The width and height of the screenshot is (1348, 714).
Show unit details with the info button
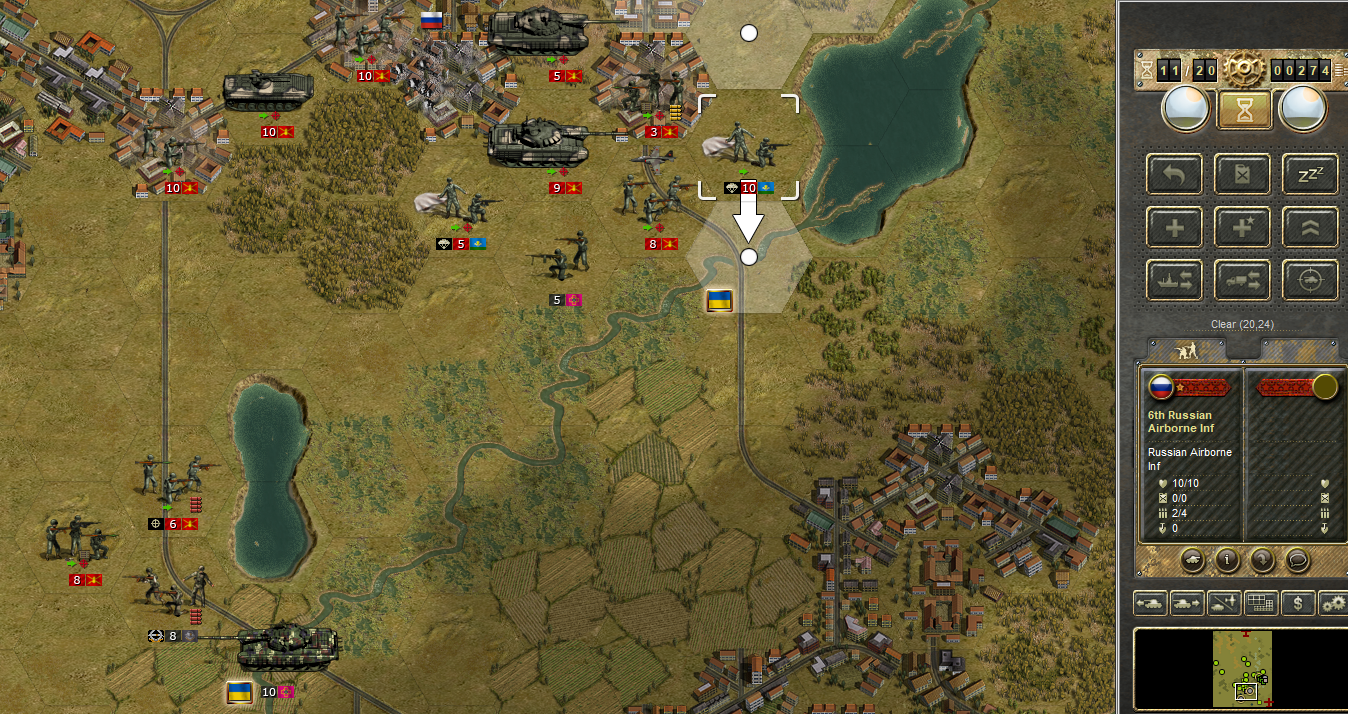click(1227, 559)
